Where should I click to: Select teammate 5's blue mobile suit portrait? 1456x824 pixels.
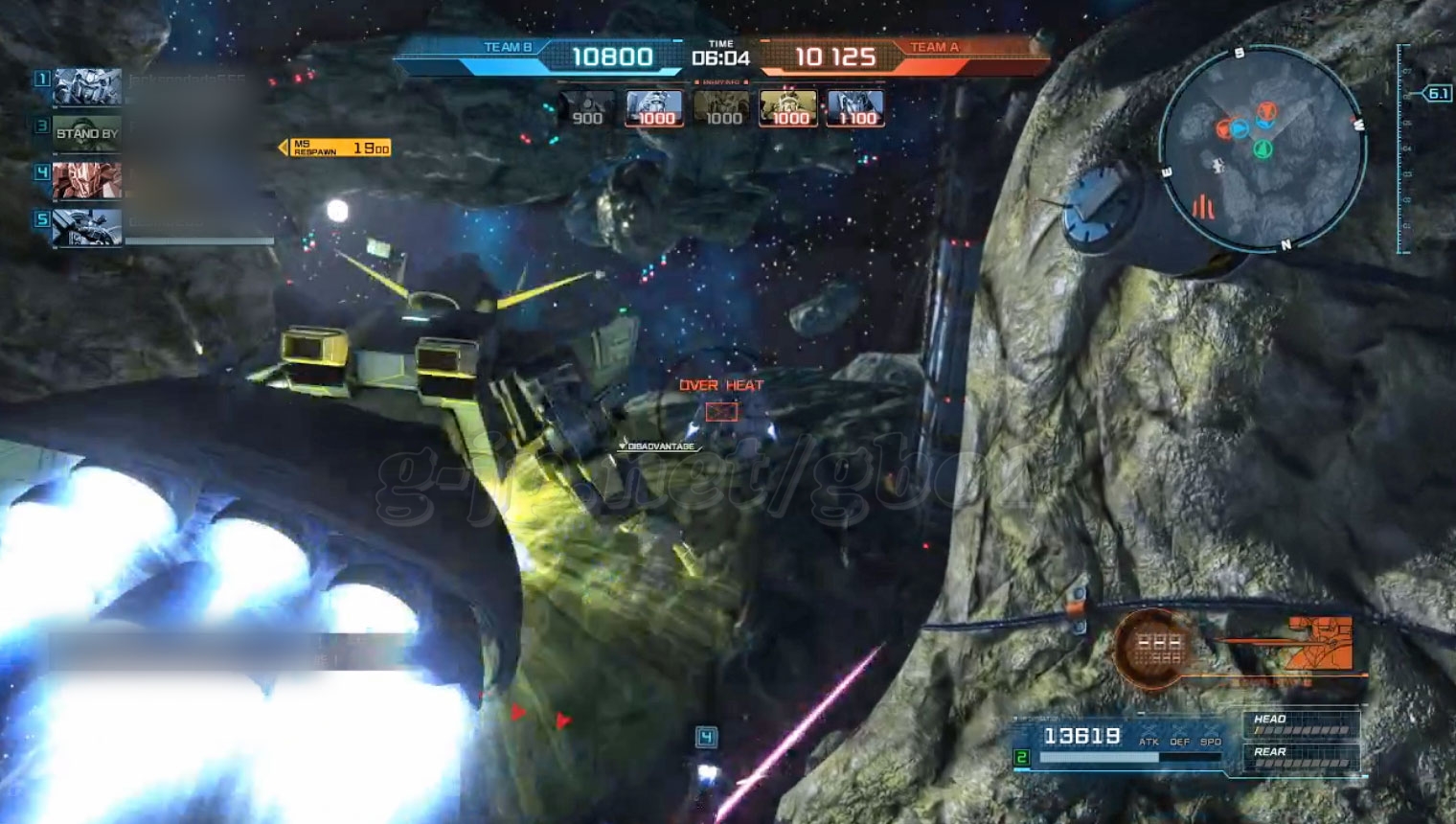click(87, 227)
